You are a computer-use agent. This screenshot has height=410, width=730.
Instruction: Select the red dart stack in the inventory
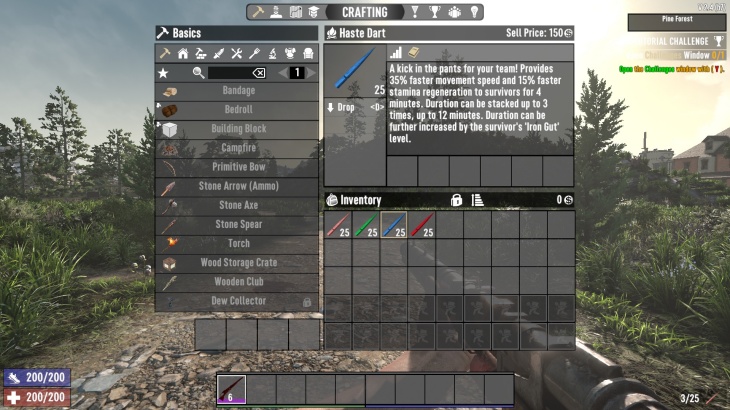click(x=422, y=225)
